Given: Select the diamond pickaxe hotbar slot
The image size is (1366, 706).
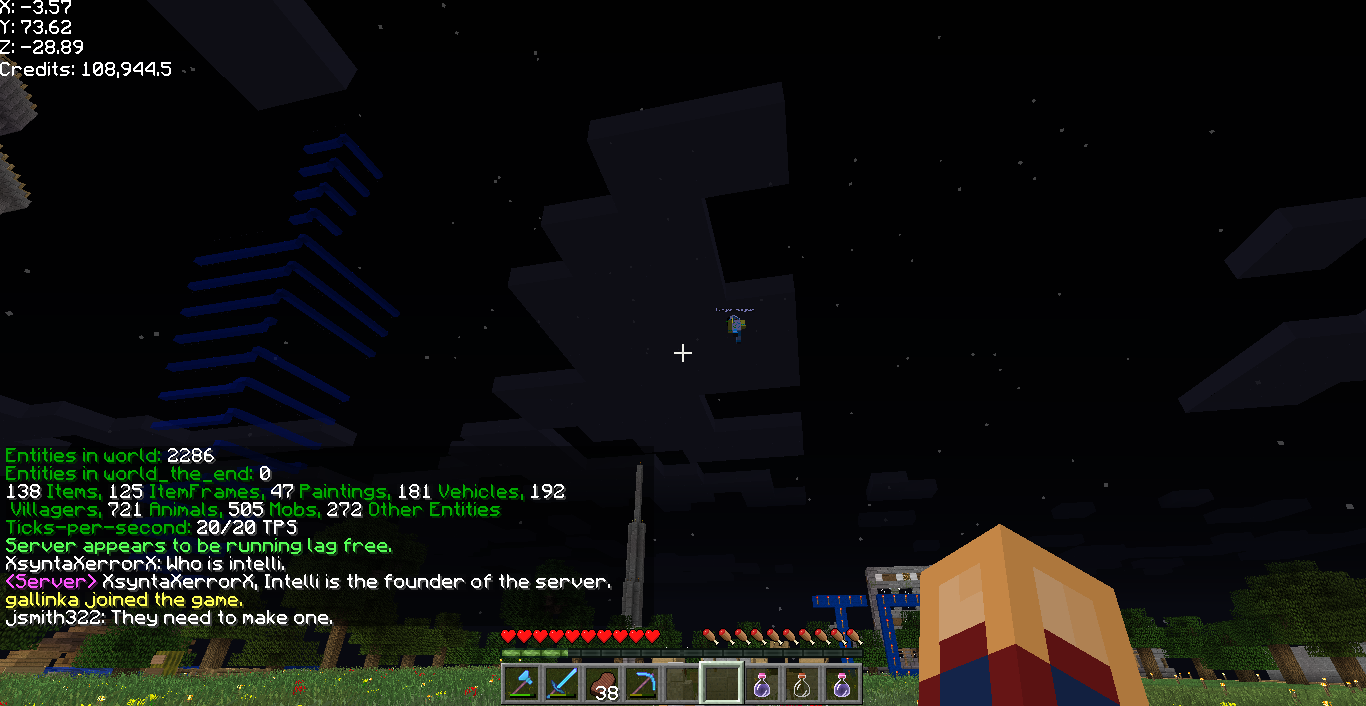Looking at the screenshot, I should (641, 683).
